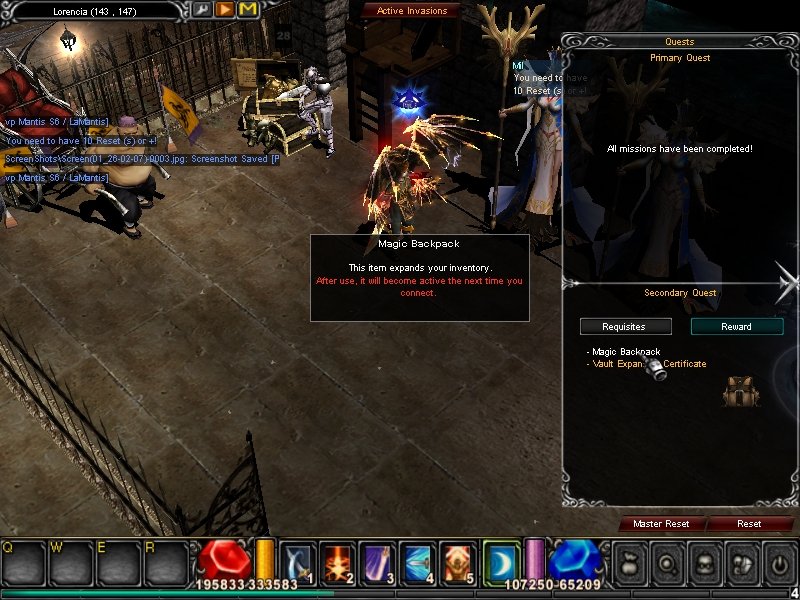Select the Vault Expansion Certificate reward entry

click(x=650, y=364)
